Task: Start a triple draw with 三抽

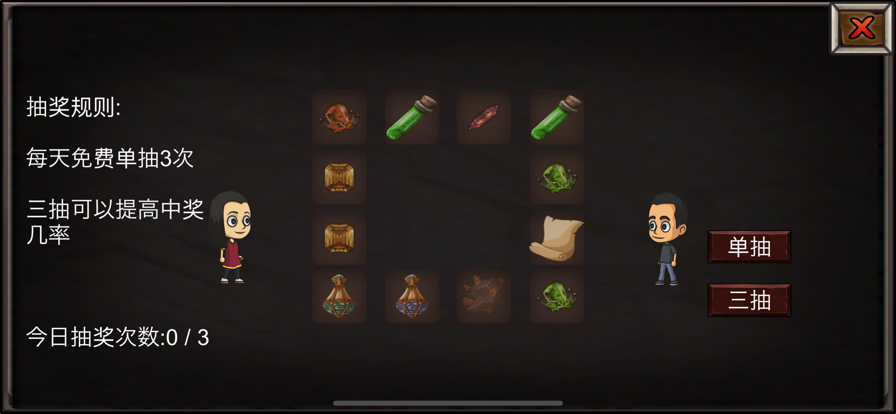Action: [749, 300]
